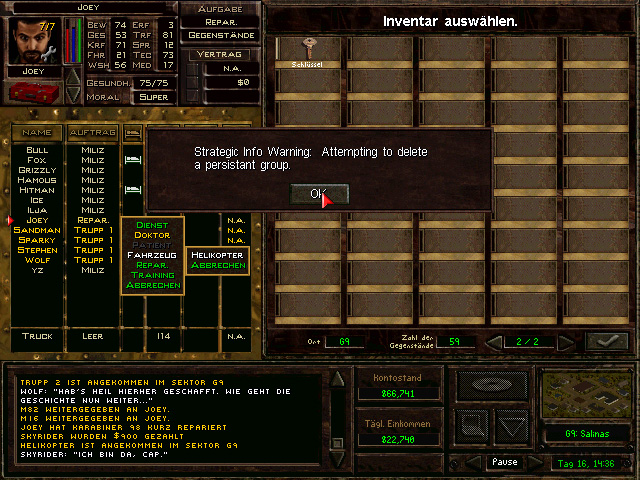Go to the previous inventory page
Viewport: 640px width, 480px height.
point(494,342)
